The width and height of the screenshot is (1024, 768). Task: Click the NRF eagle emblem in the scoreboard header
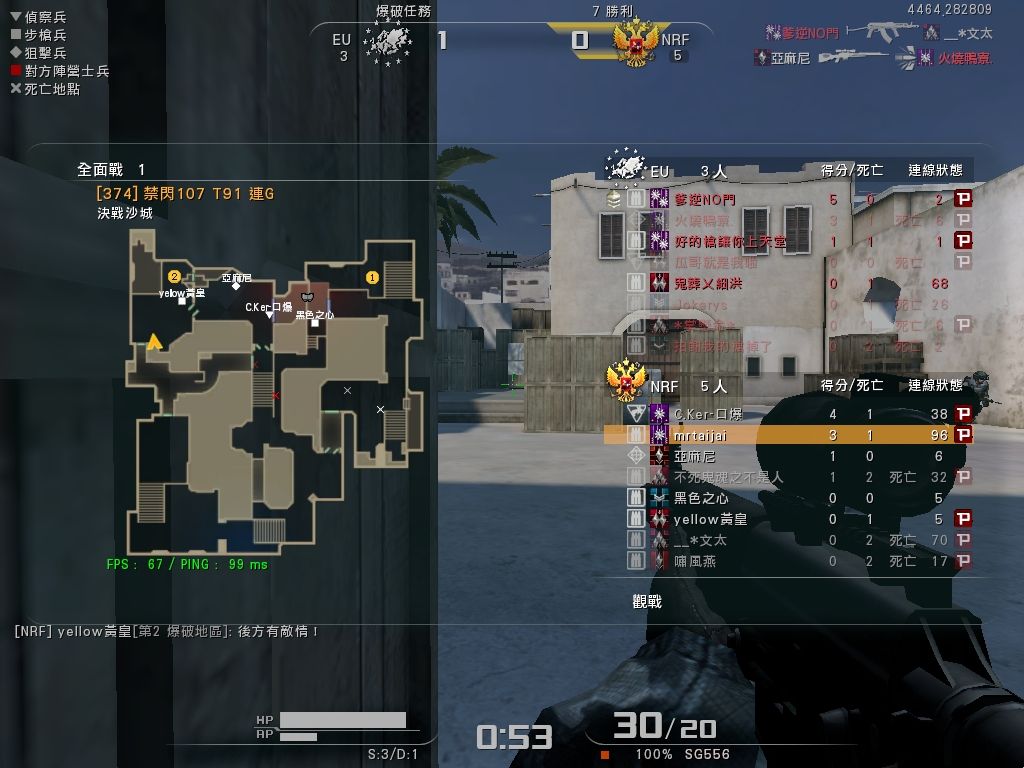[627, 380]
